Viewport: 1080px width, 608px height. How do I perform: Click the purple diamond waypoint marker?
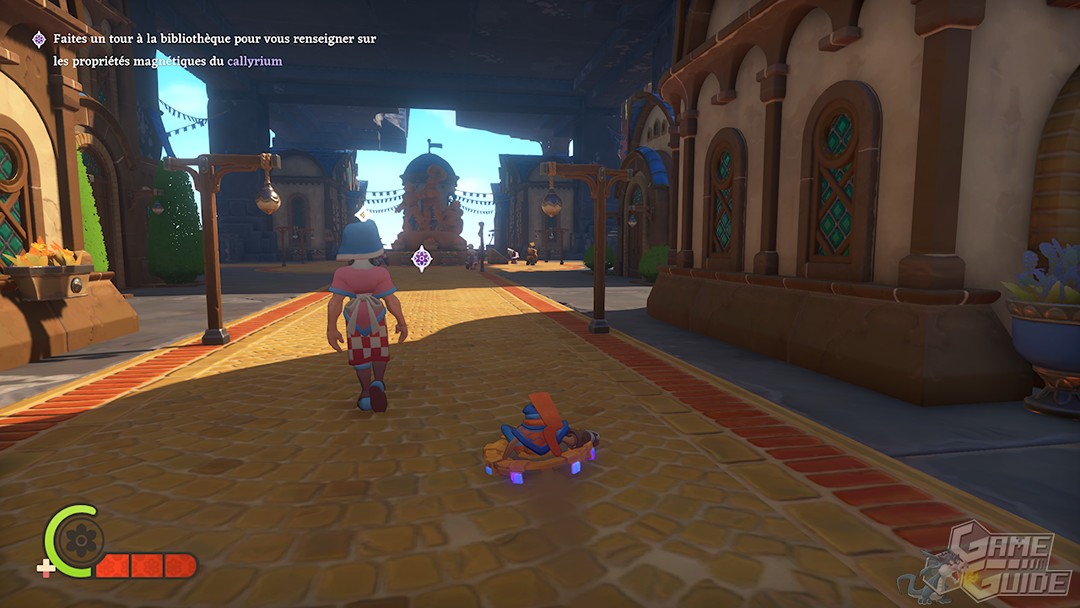click(422, 258)
